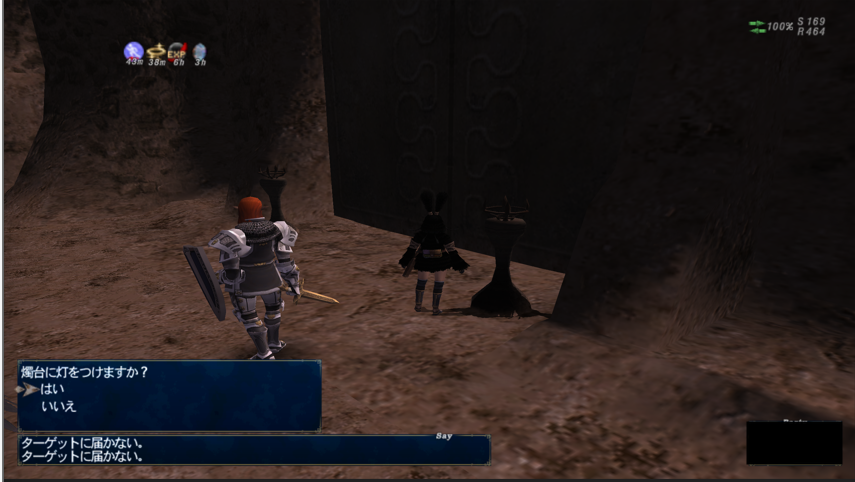Image resolution: width=855 pixels, height=482 pixels.
Task: Select the golden ring status icon
Action: tap(155, 50)
